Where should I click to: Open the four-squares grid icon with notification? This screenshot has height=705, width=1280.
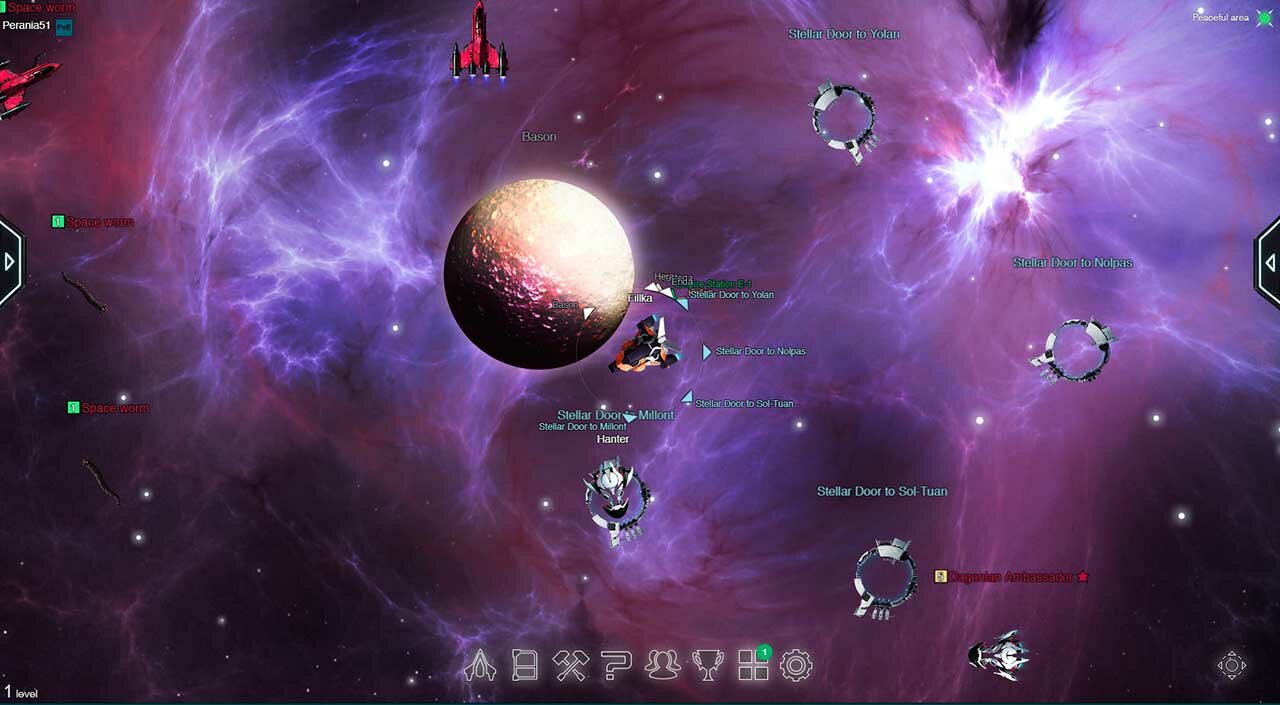tap(753, 665)
